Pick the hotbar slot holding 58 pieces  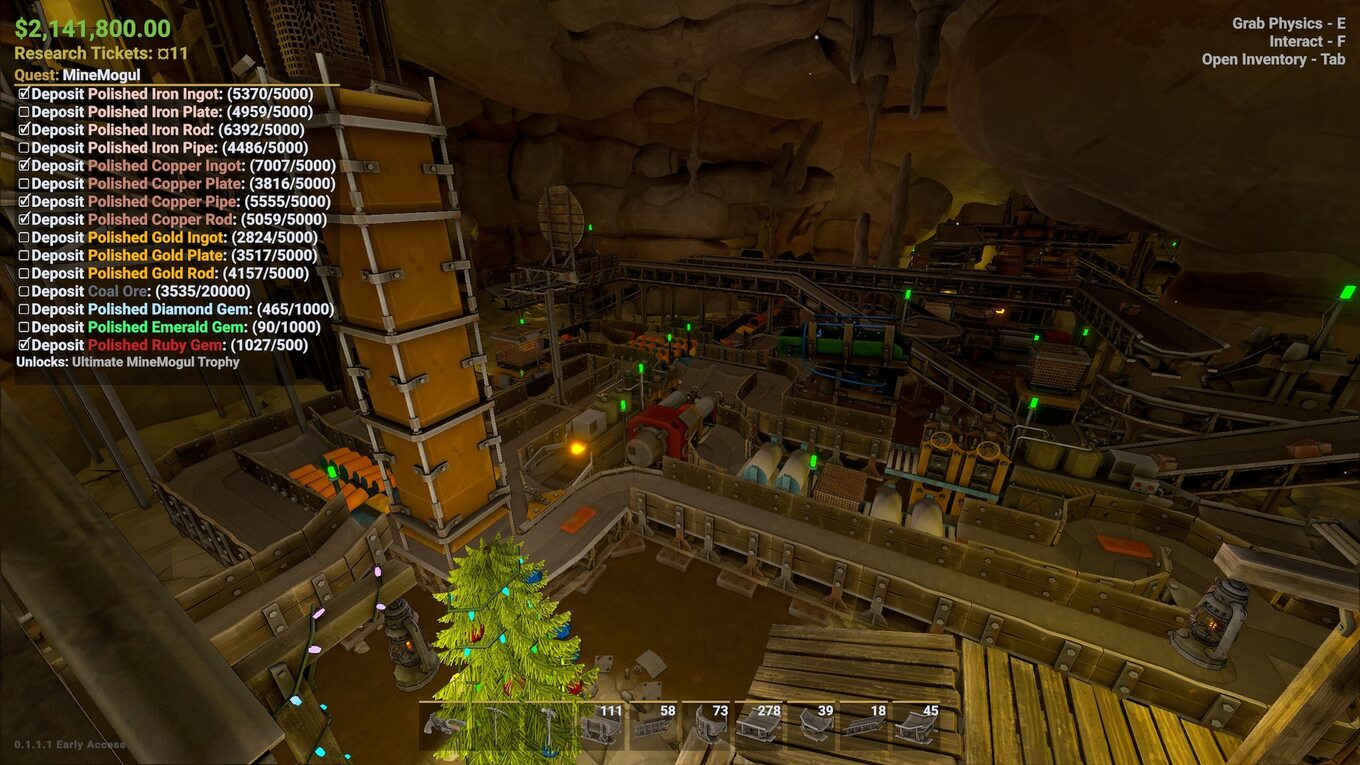(655, 725)
